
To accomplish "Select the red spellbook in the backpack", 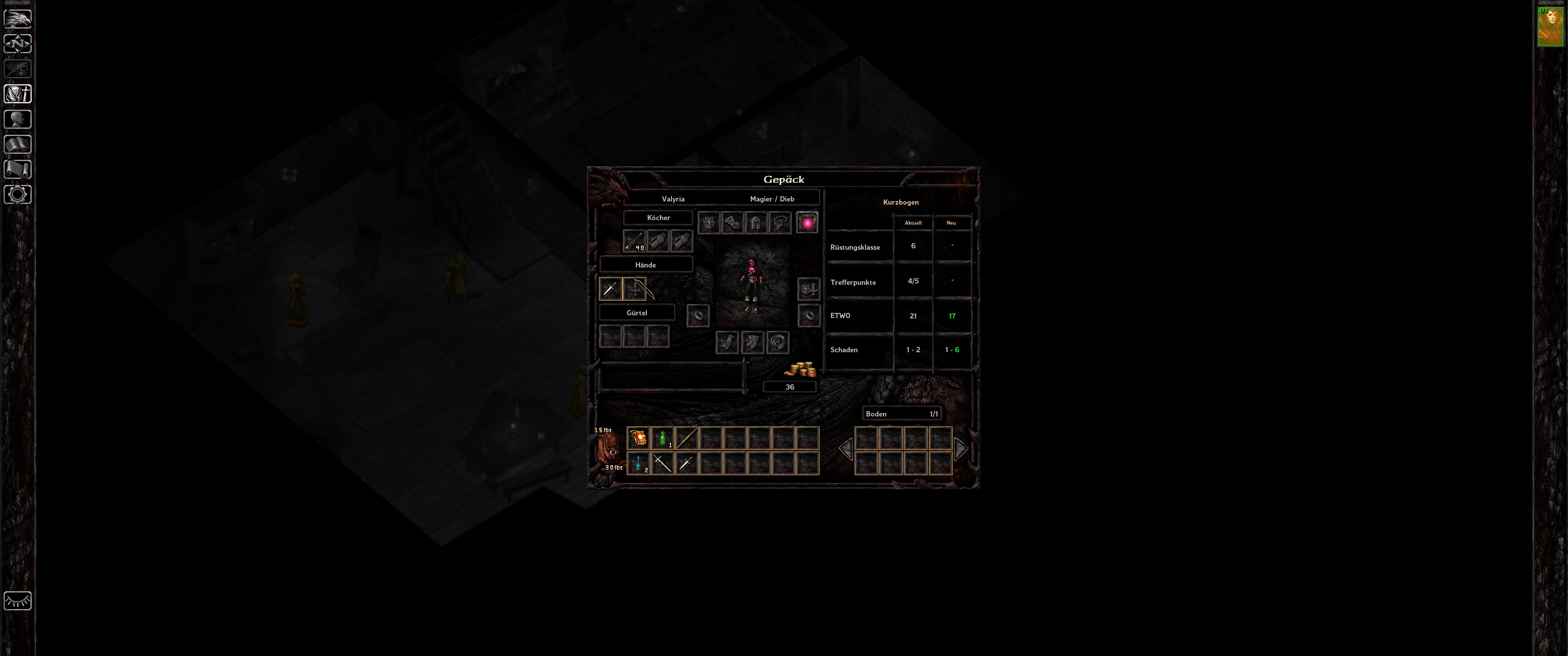I will coord(638,438).
